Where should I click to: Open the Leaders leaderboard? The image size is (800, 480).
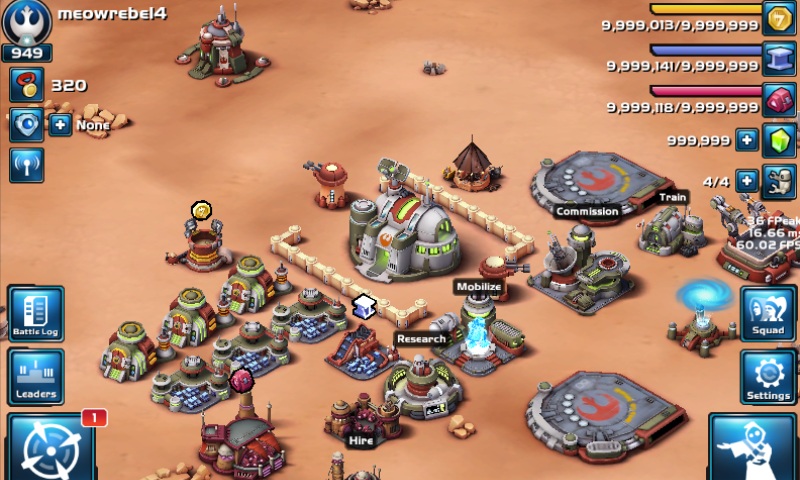point(36,376)
